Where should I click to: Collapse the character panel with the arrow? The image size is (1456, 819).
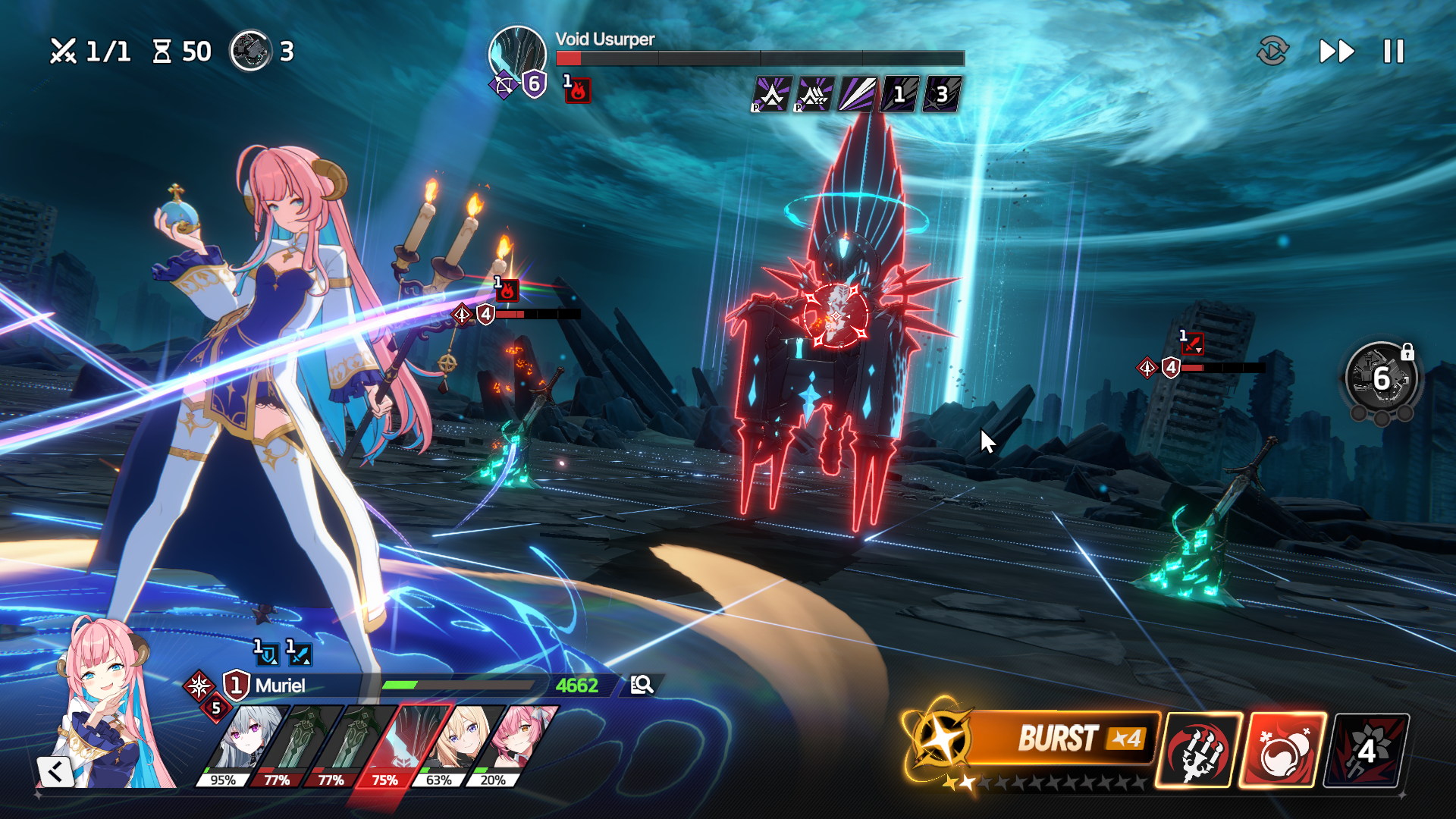tap(55, 772)
